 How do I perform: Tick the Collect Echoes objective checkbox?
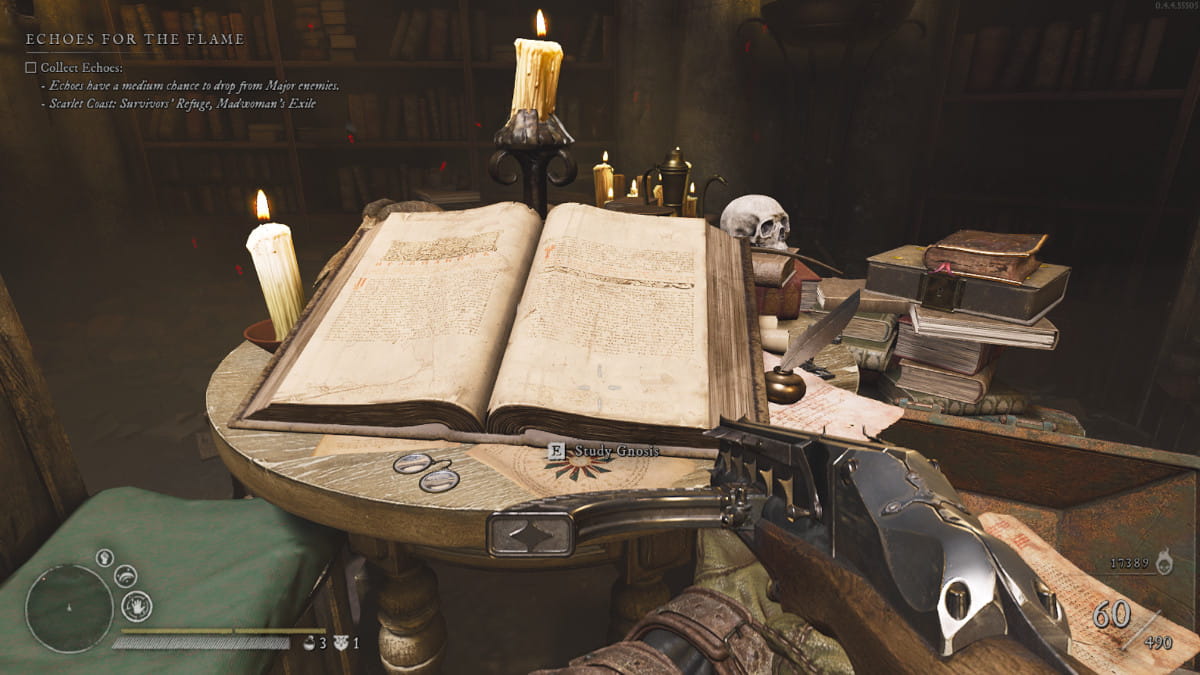coord(31,68)
